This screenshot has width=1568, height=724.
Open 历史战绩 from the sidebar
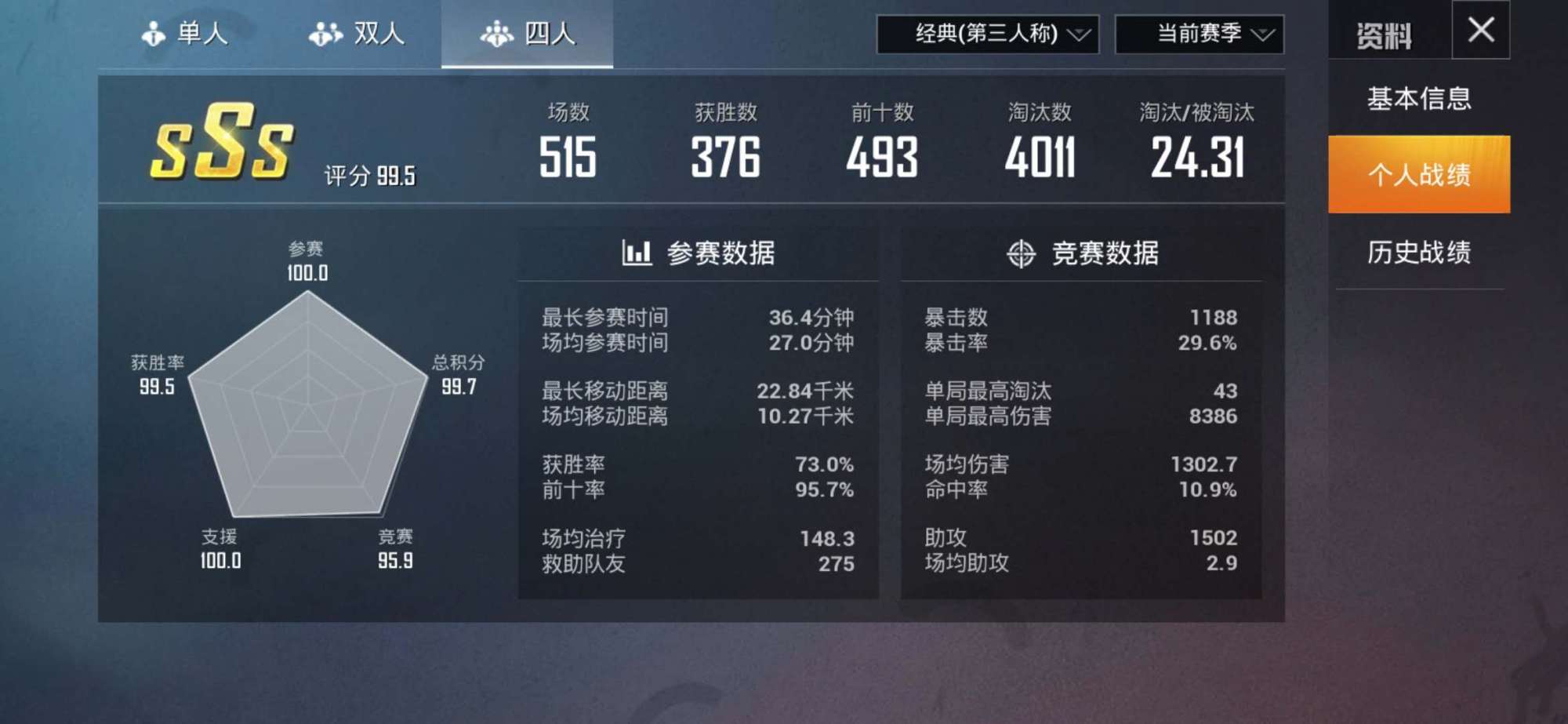[1419, 253]
